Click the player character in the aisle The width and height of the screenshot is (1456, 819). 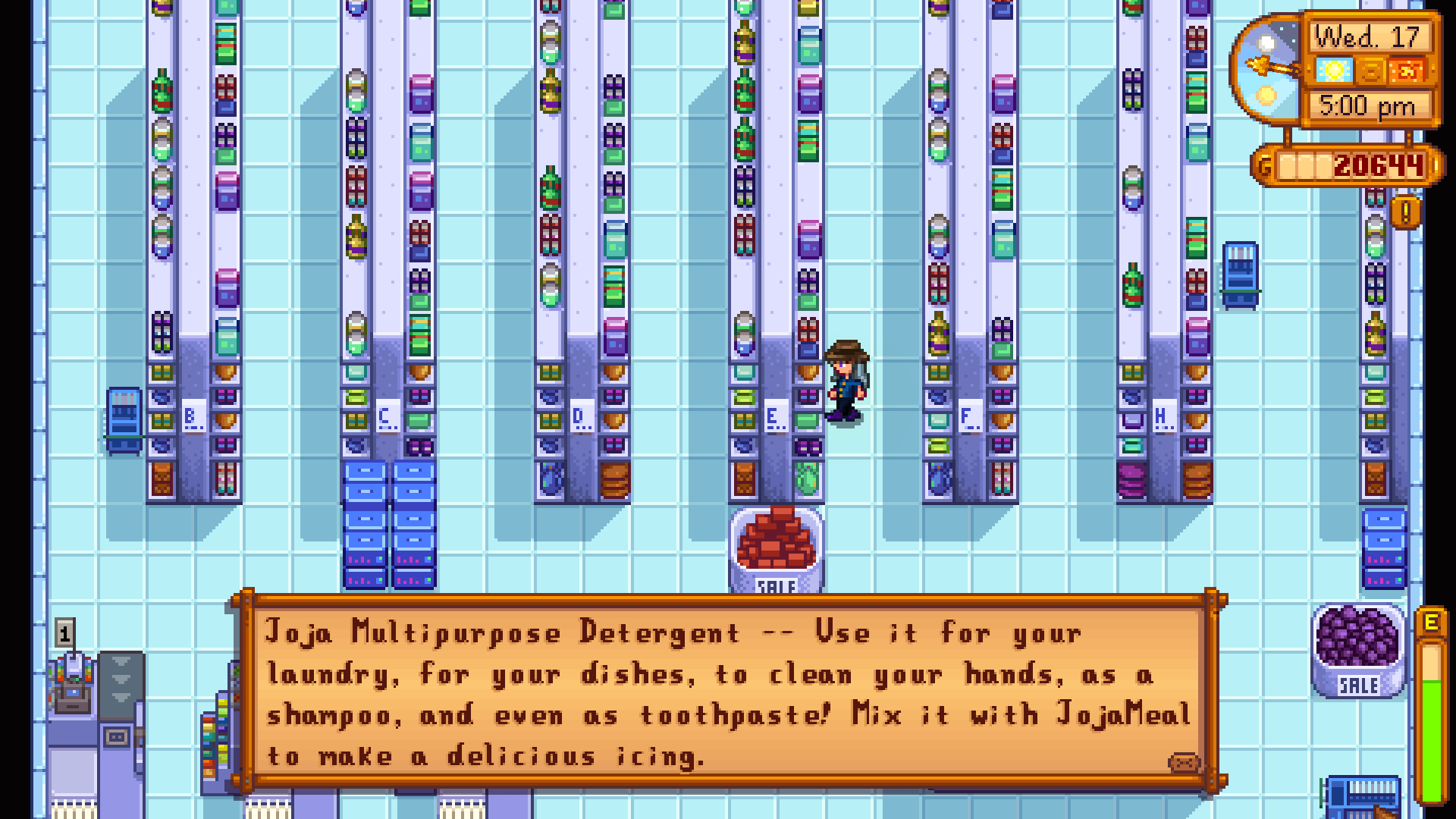click(x=845, y=379)
